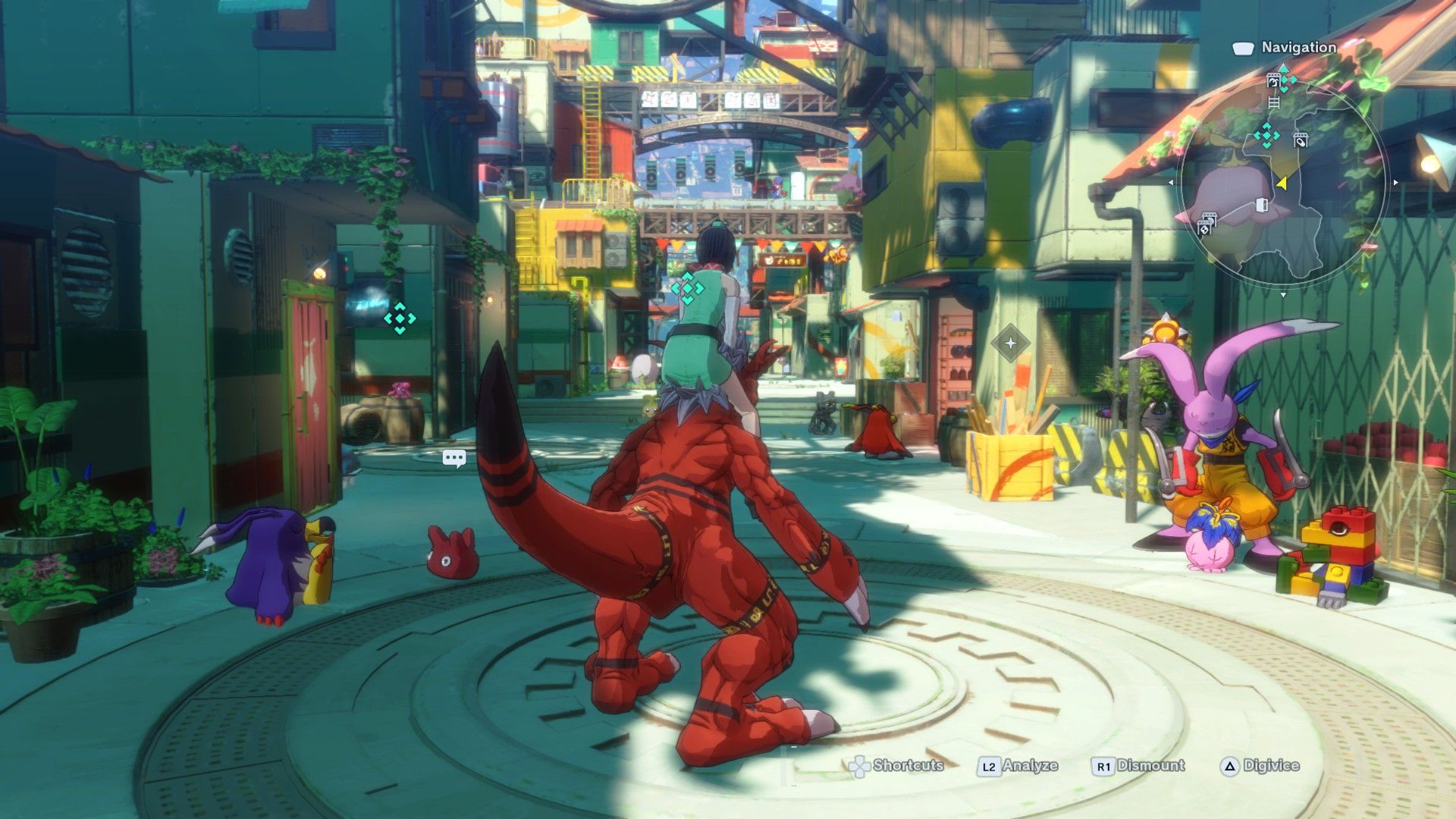Open the circular minimap
Screen dimensions: 1456x819
(x=1282, y=182)
